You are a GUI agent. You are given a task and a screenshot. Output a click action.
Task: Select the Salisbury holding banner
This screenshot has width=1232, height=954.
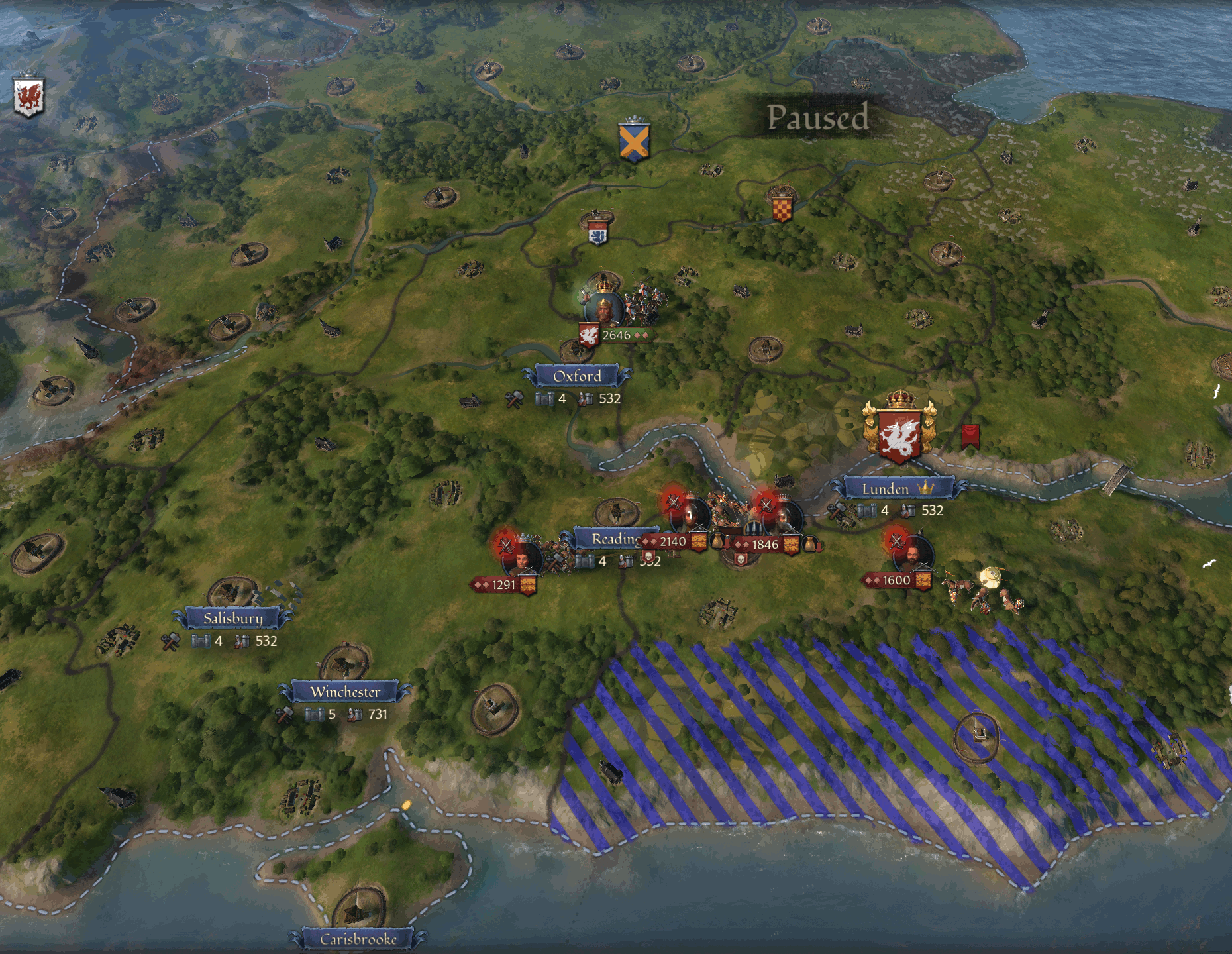coord(232,619)
